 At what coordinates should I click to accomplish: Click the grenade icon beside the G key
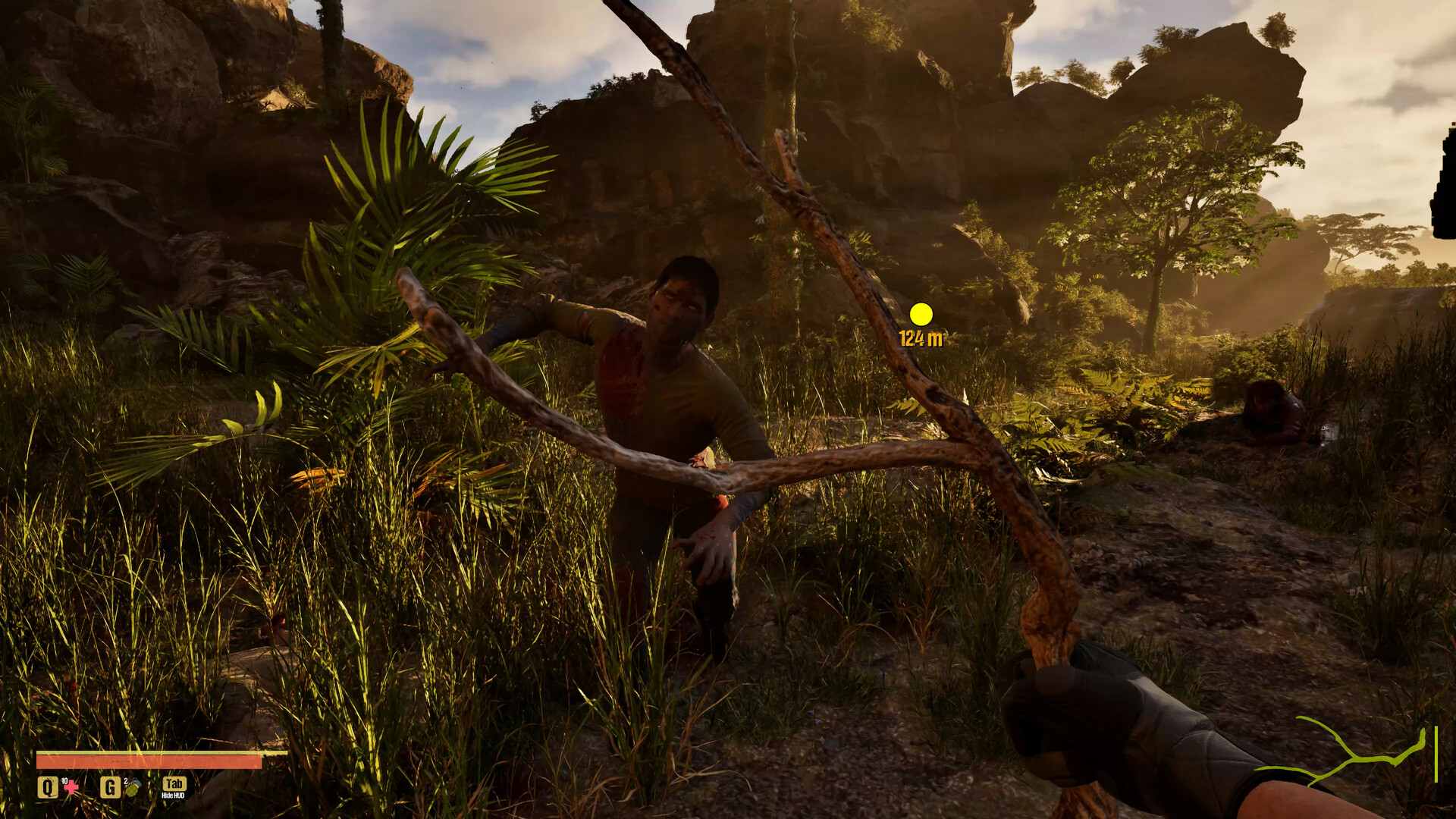point(133,789)
